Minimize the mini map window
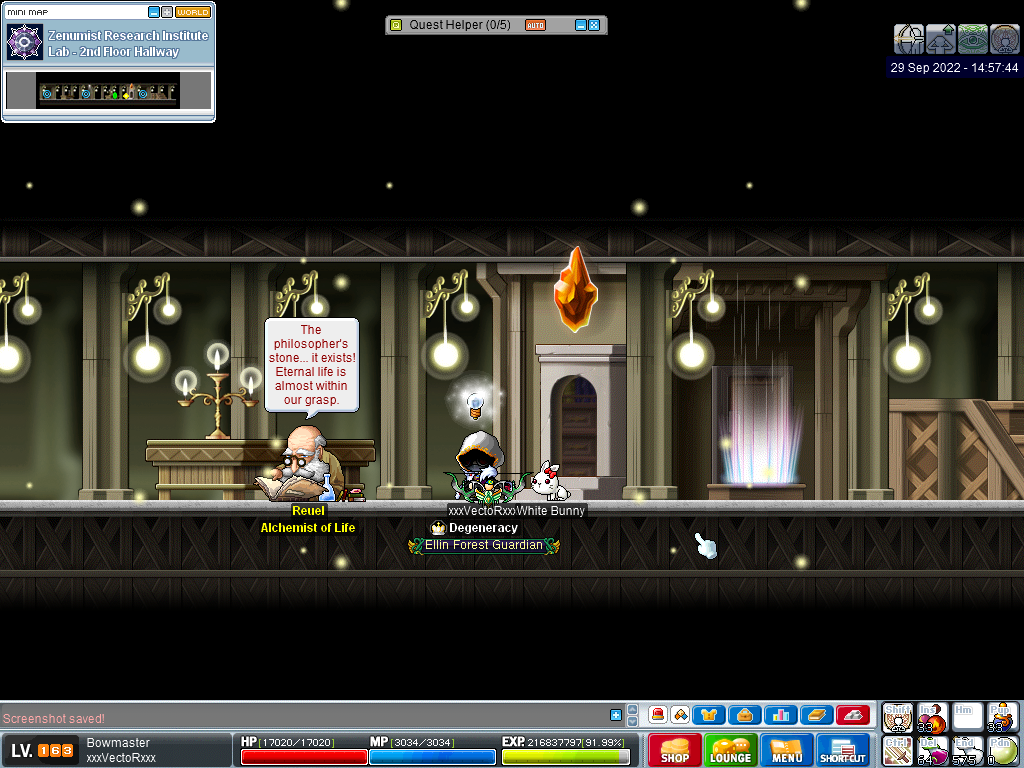 (154, 12)
